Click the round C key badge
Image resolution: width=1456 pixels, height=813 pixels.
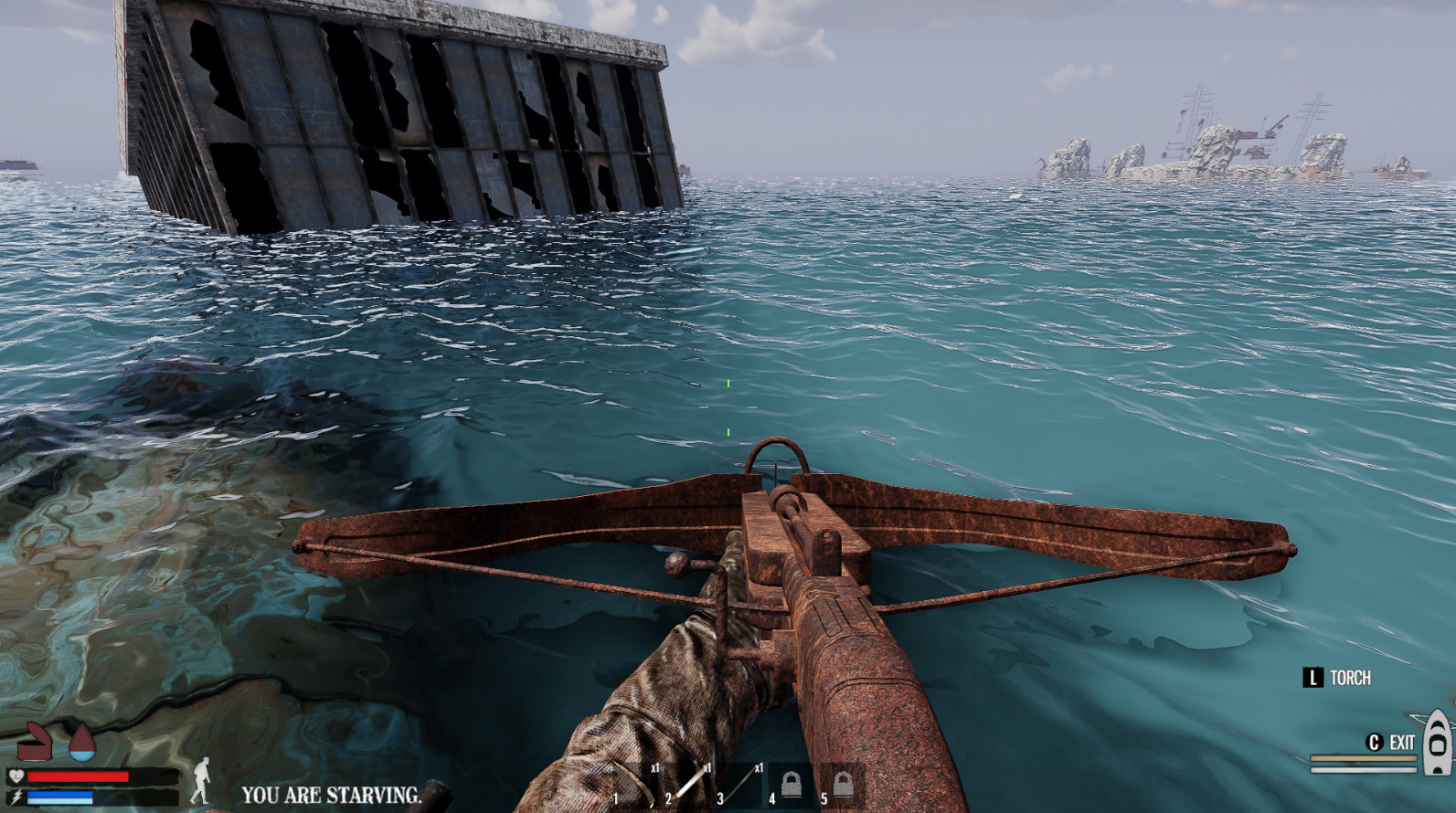(1375, 742)
